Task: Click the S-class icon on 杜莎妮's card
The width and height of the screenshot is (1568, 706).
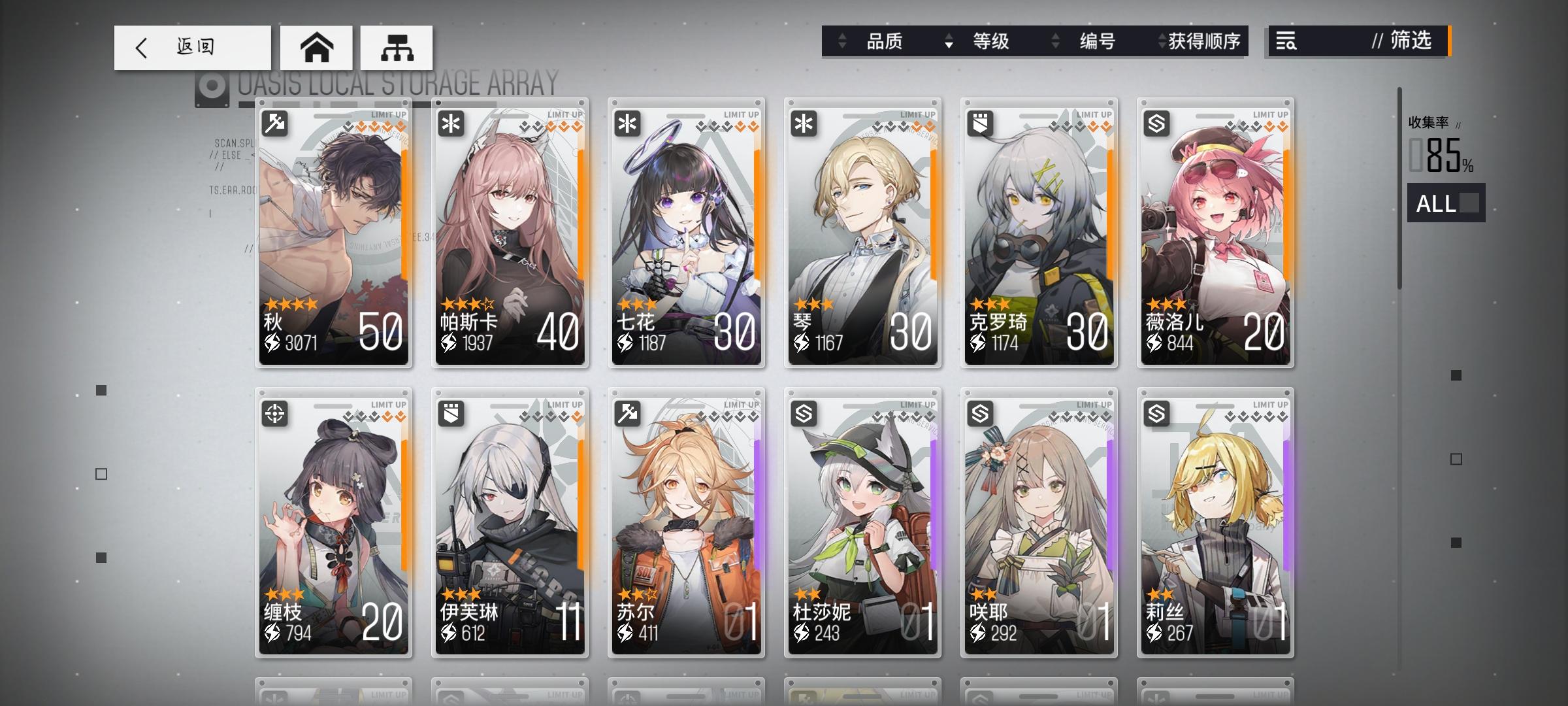Action: click(803, 414)
